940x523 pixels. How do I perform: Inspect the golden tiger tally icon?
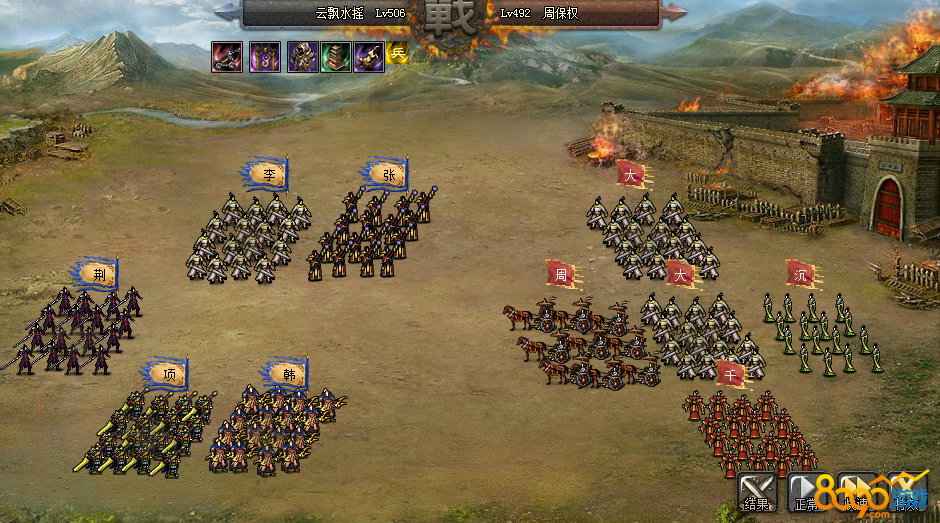click(369, 57)
